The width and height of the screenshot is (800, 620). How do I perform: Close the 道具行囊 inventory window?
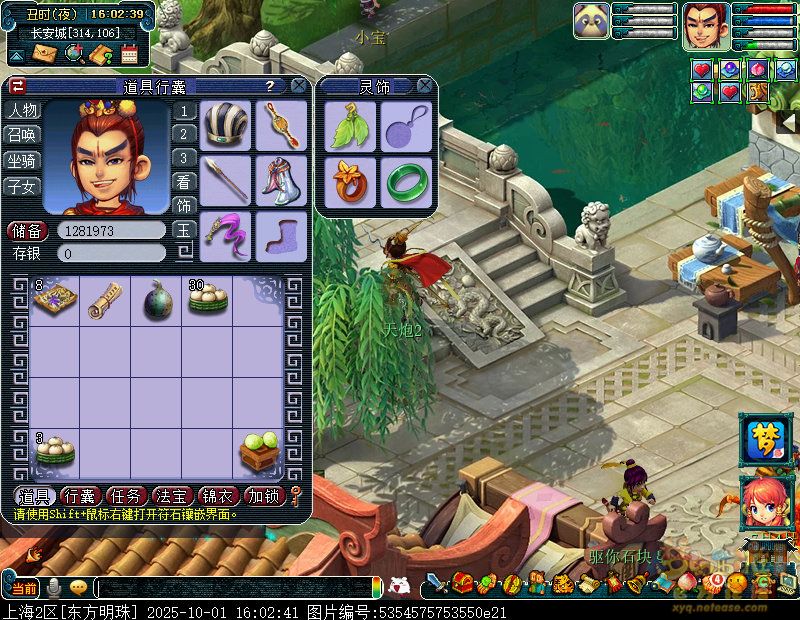tap(298, 86)
